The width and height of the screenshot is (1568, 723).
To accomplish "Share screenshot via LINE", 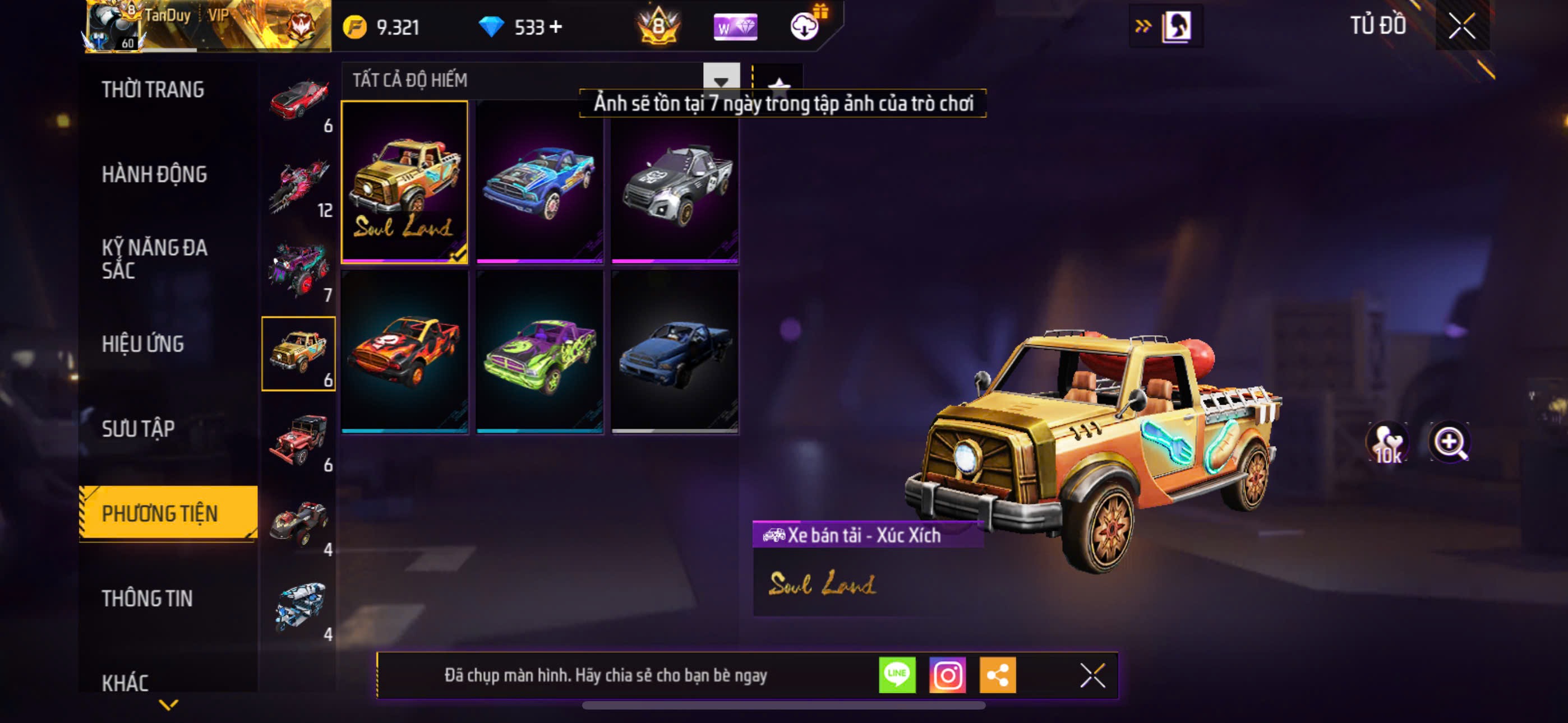I will coord(897,675).
